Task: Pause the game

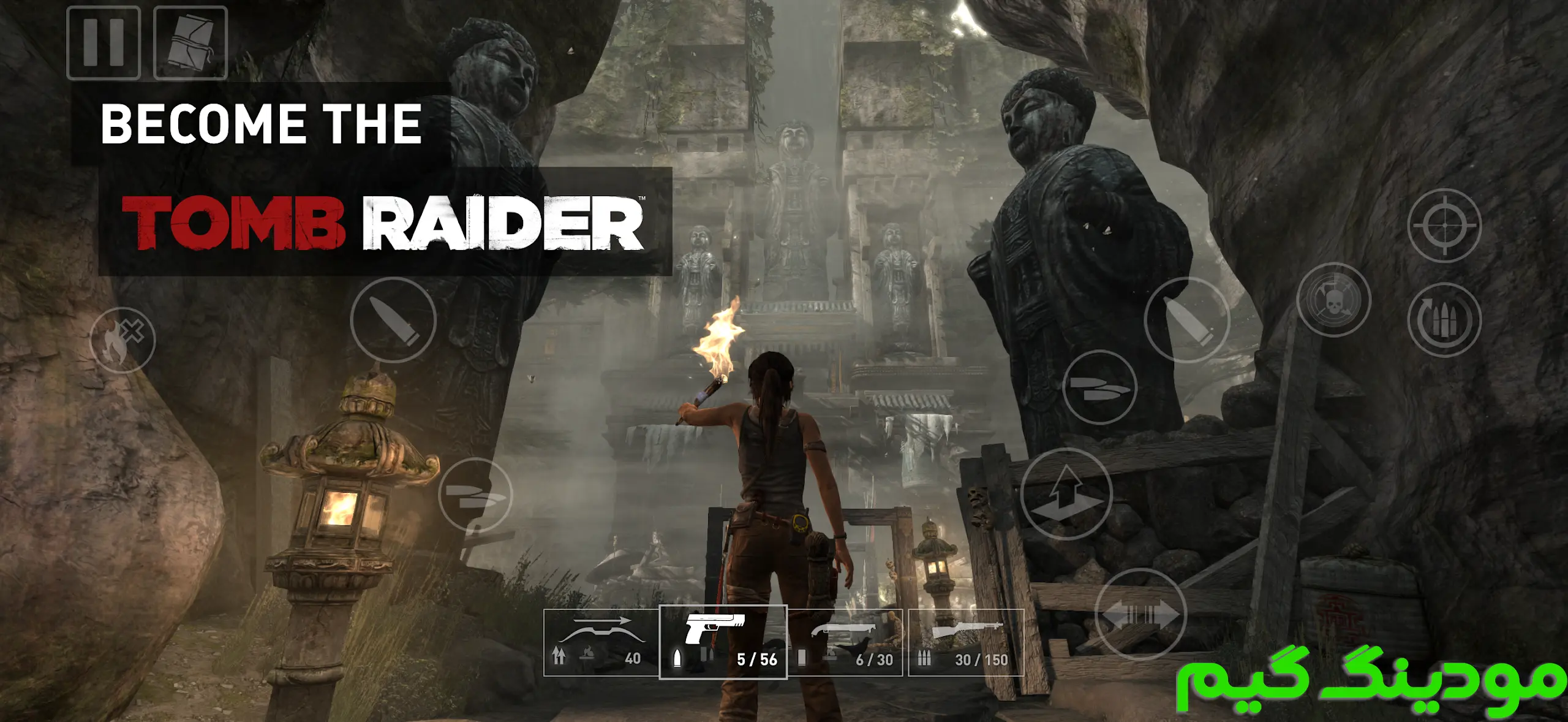Action: tap(104, 43)
